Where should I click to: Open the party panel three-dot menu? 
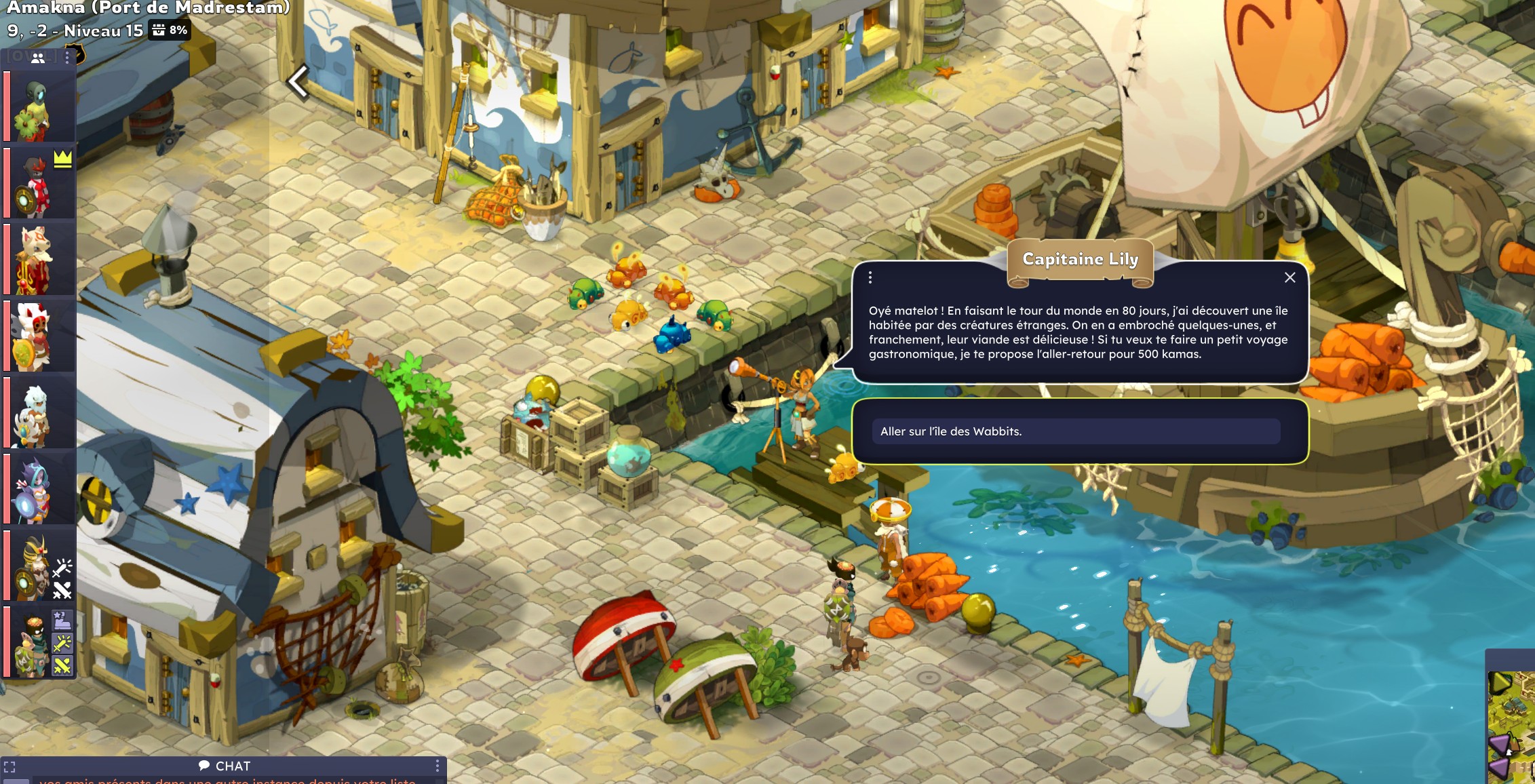pyautogui.click(x=67, y=58)
